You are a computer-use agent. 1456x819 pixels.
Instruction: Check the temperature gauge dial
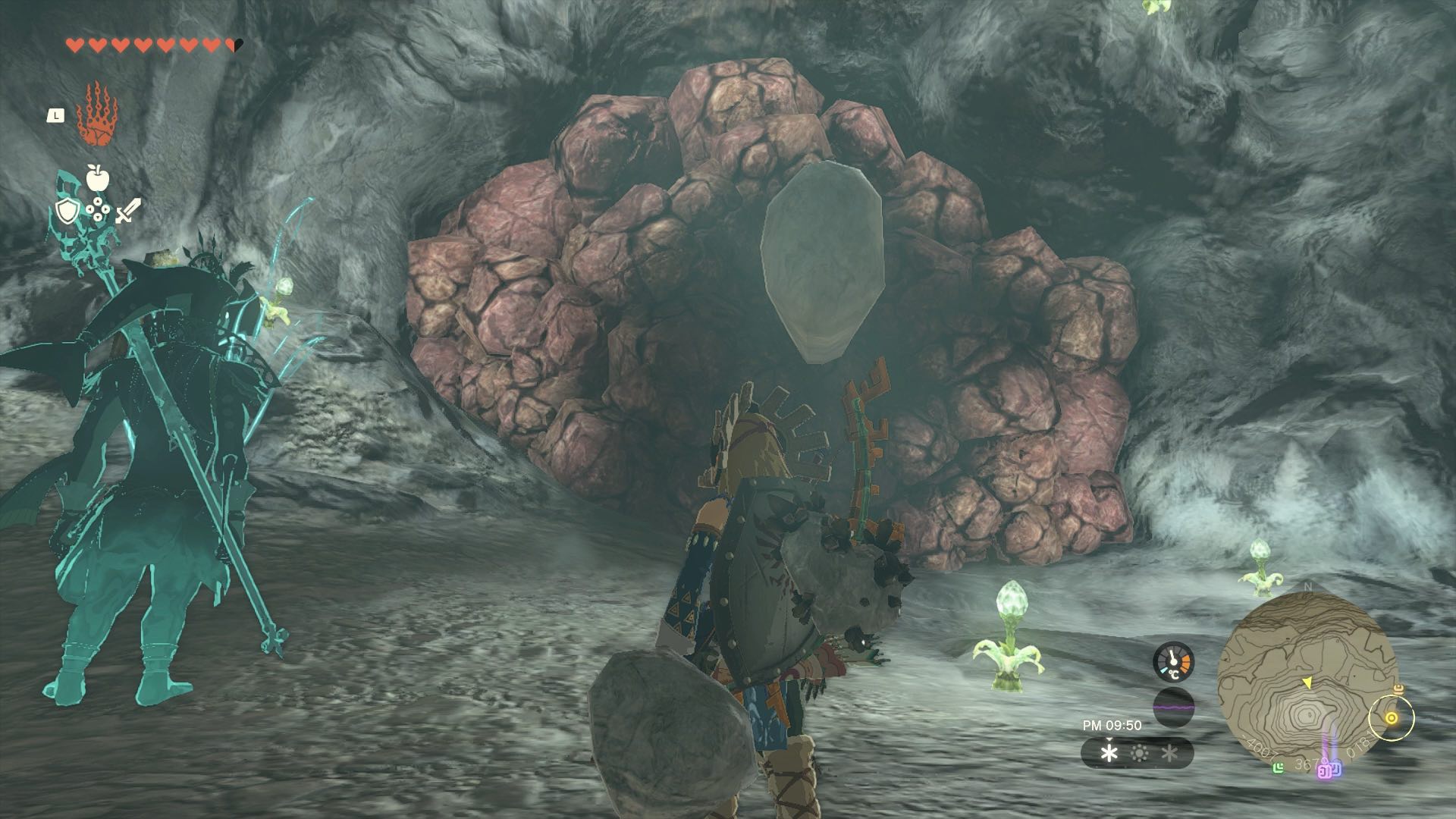pyautogui.click(x=1173, y=662)
